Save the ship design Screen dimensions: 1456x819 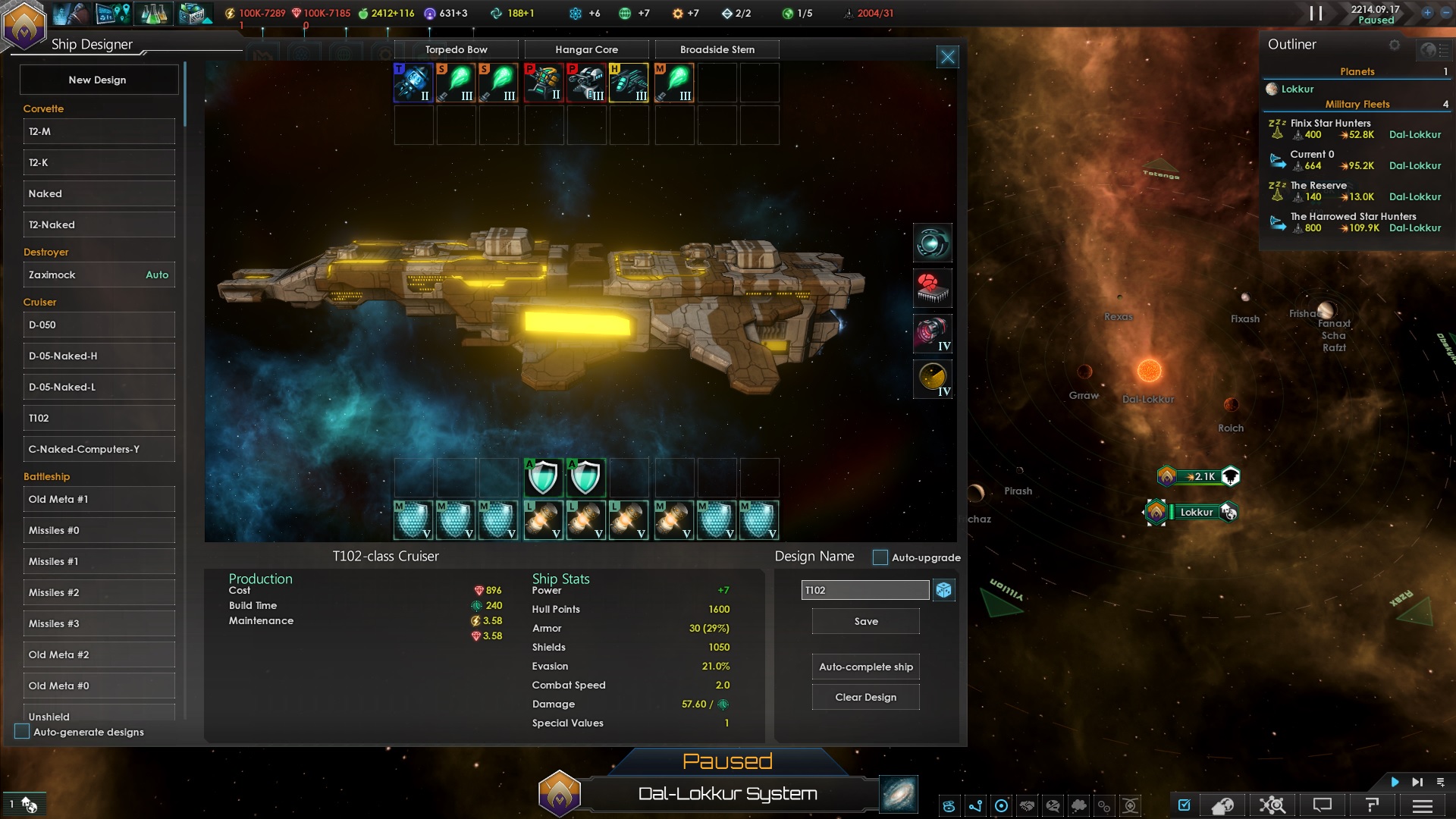click(866, 621)
